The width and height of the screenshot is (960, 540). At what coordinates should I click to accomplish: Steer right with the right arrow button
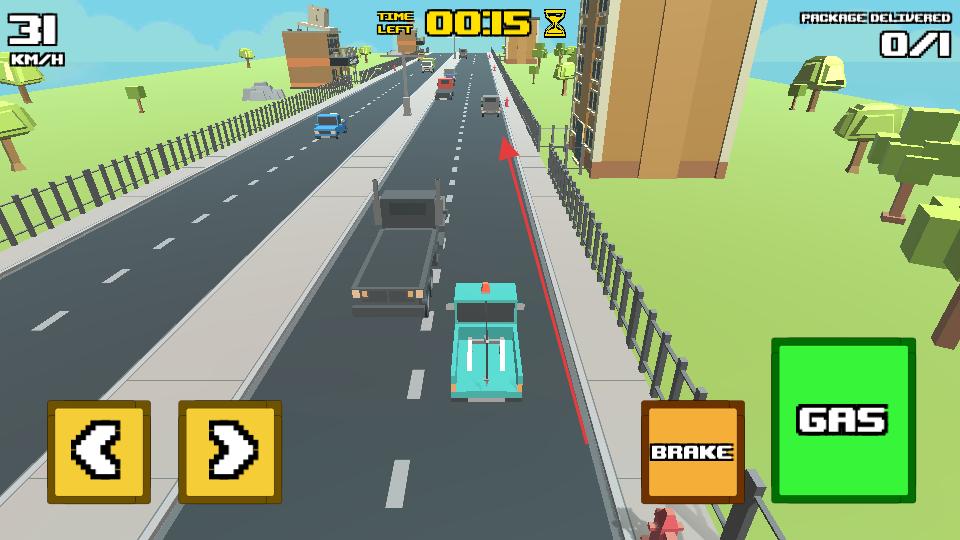click(x=229, y=452)
